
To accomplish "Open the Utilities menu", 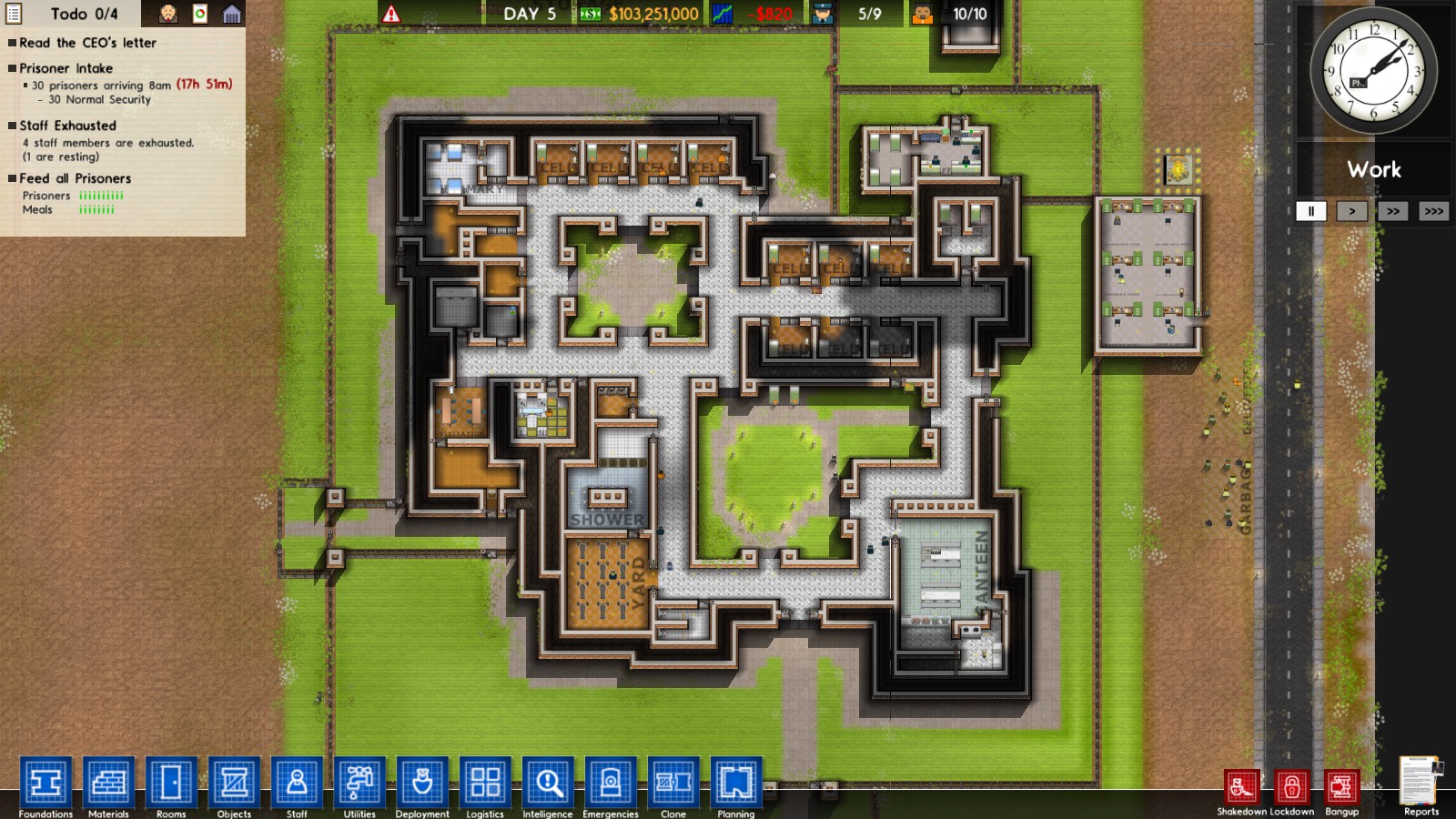I will (x=359, y=781).
